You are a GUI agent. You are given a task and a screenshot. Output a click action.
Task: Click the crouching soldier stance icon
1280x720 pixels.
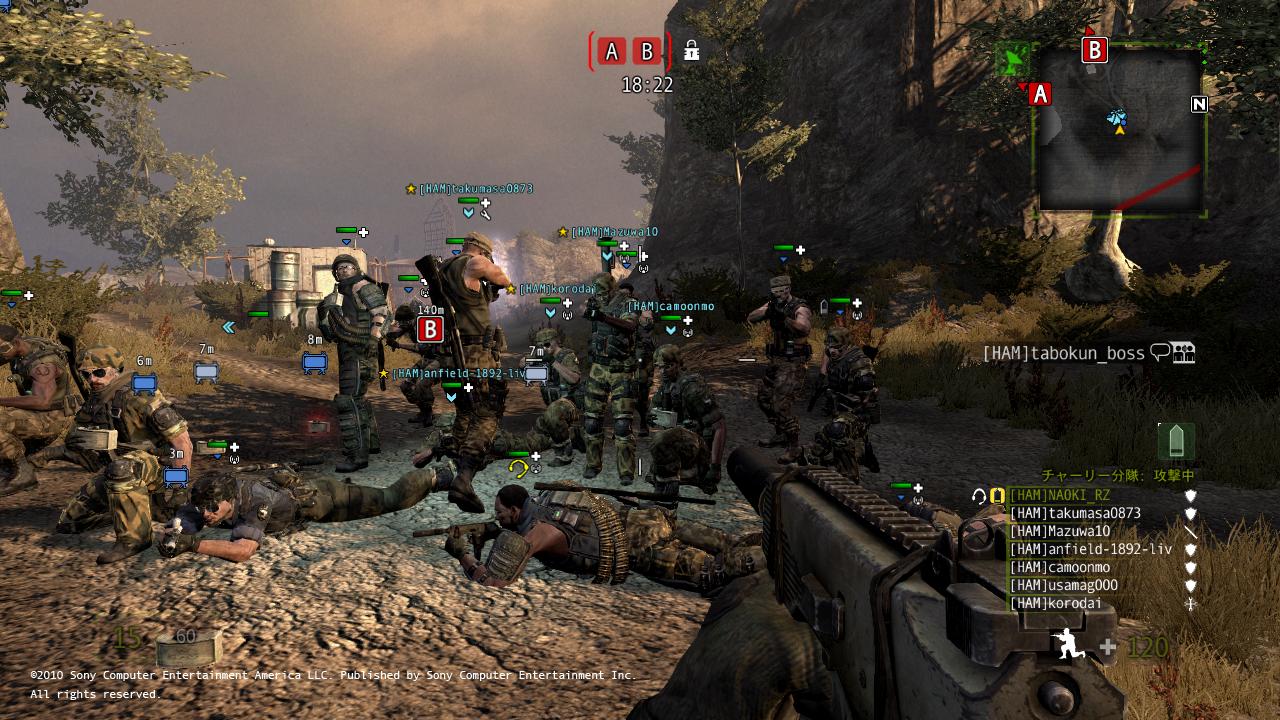coord(1069,645)
